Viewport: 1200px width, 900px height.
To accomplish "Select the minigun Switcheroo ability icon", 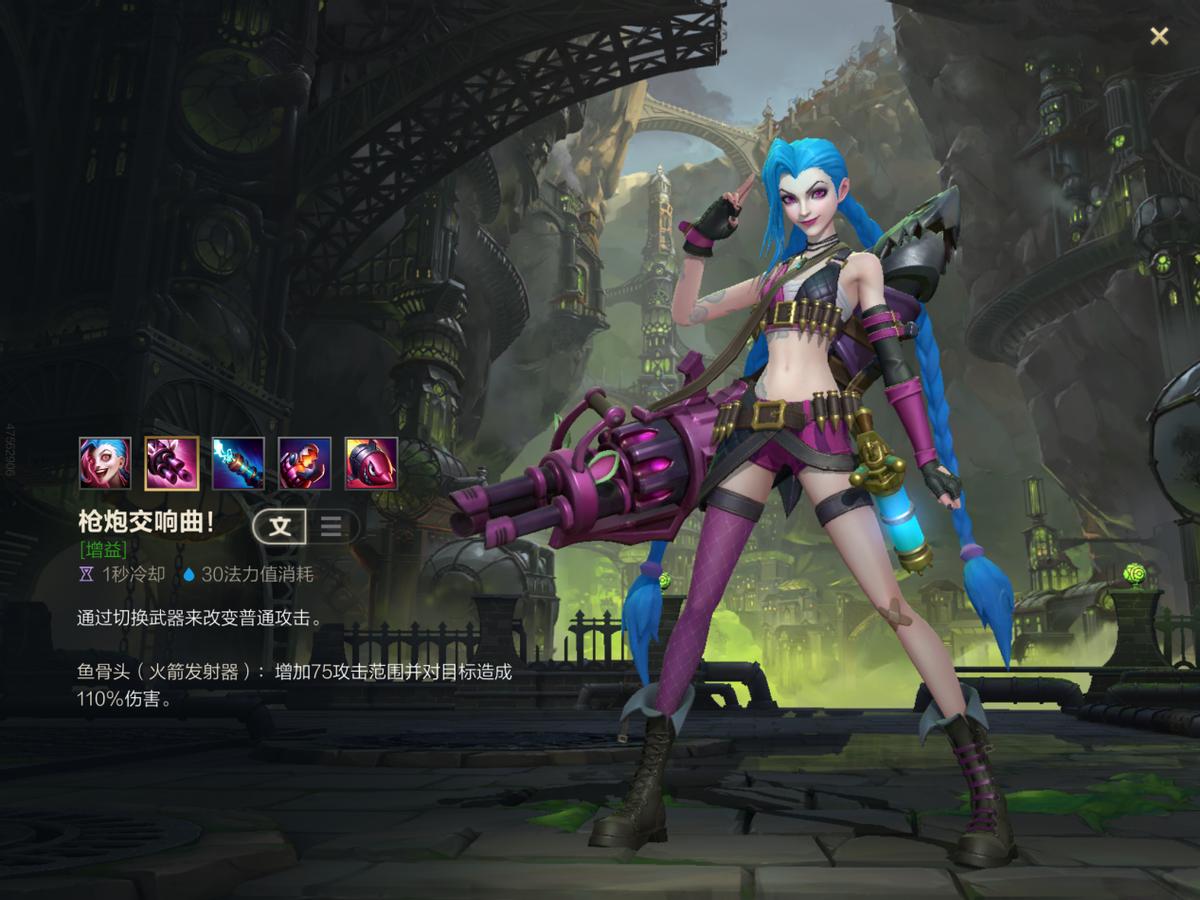I will point(171,463).
